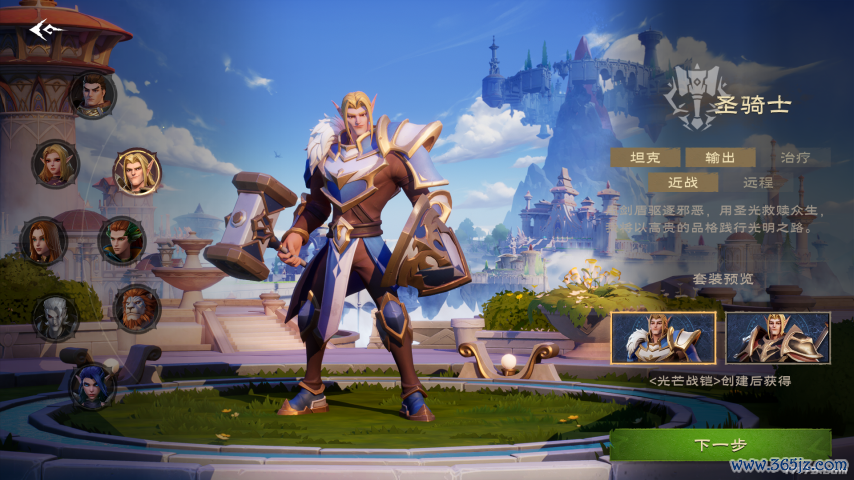Choose the green-haired elf portrait
854x480 pixels.
point(121,241)
